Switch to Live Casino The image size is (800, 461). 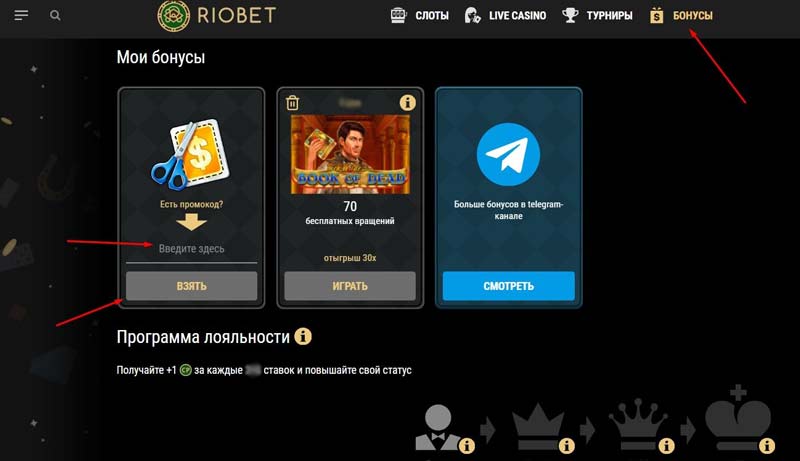[507, 15]
